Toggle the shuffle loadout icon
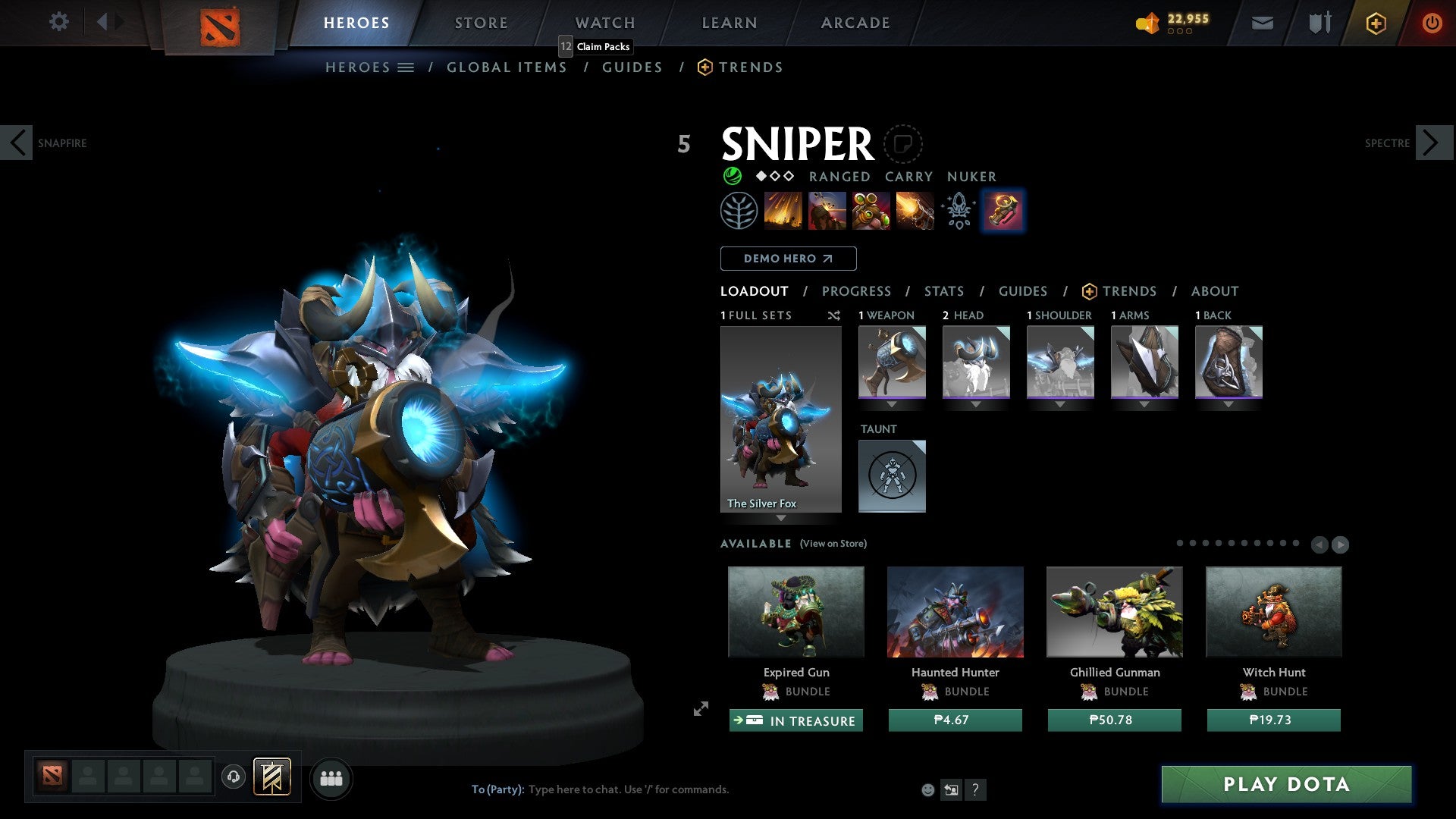The width and height of the screenshot is (1456, 819). click(834, 315)
